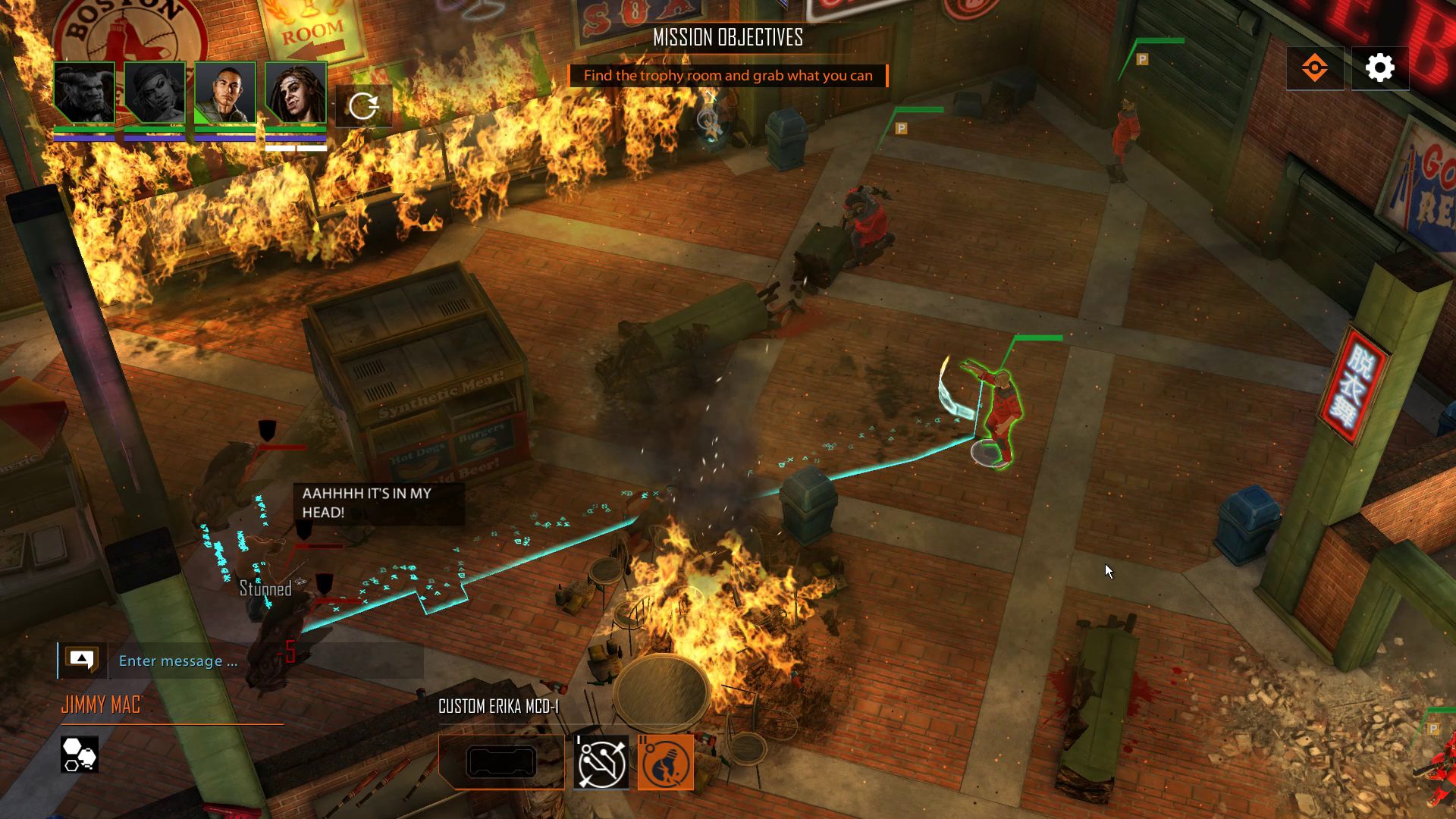Select the Custom Erika MCD-1 cyberdeck slot
Image resolution: width=1456 pixels, height=819 pixels.
pos(501,762)
